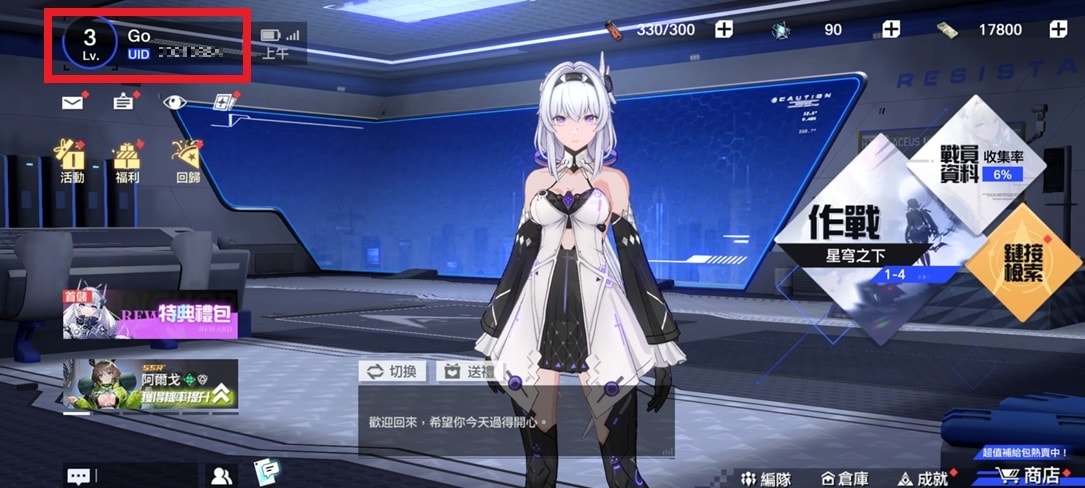Open the clipboard mission list icon

point(123,102)
